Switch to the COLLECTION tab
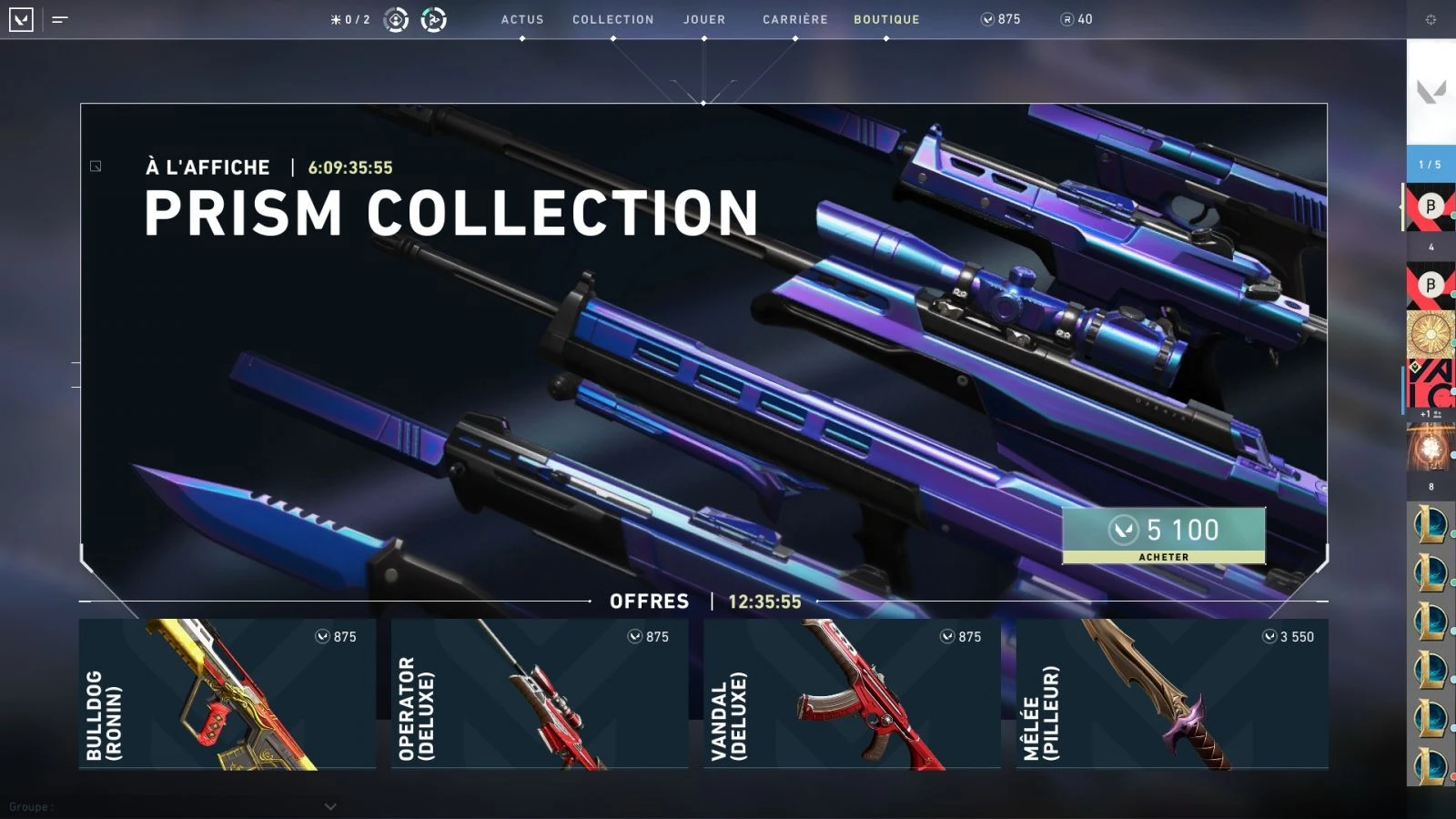1456x819 pixels. tap(612, 19)
